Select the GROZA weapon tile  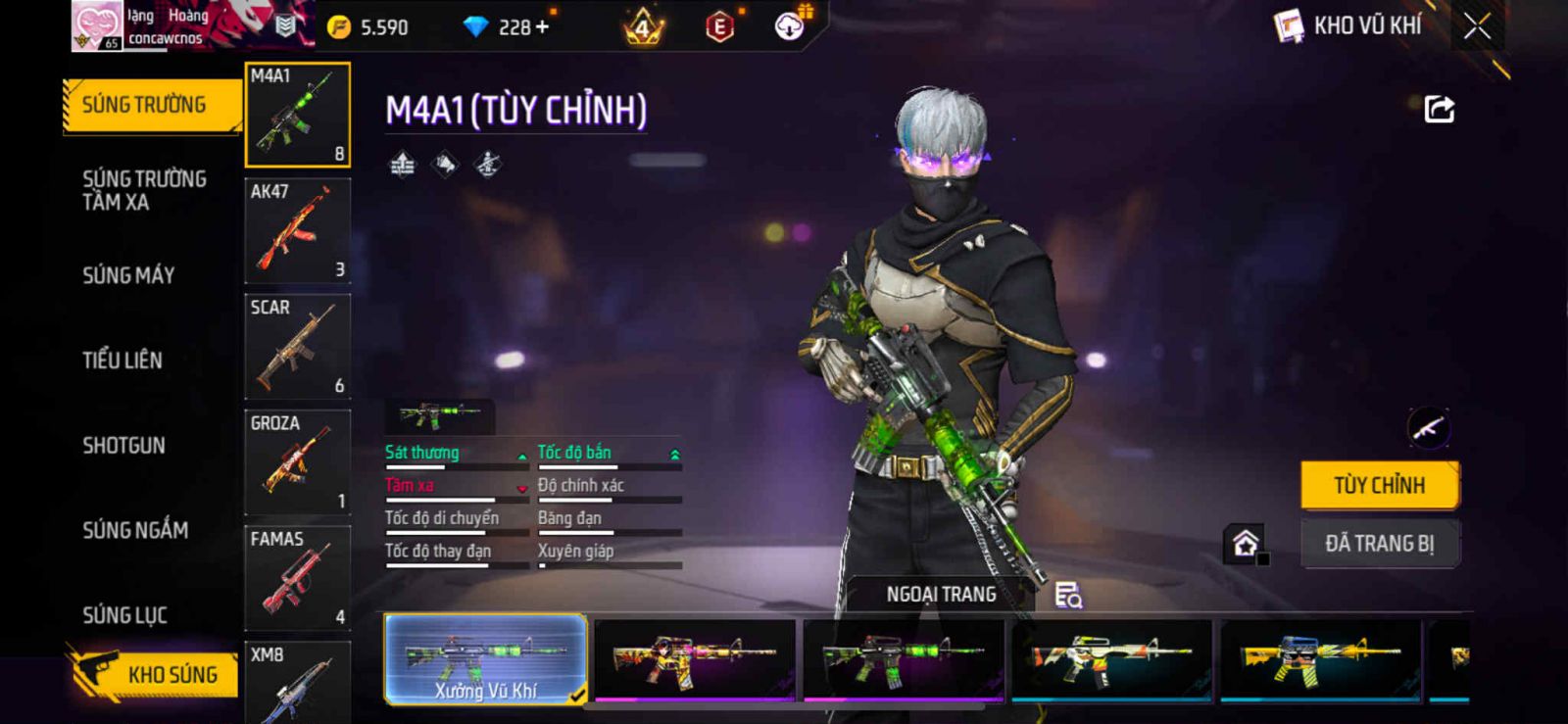[297, 462]
